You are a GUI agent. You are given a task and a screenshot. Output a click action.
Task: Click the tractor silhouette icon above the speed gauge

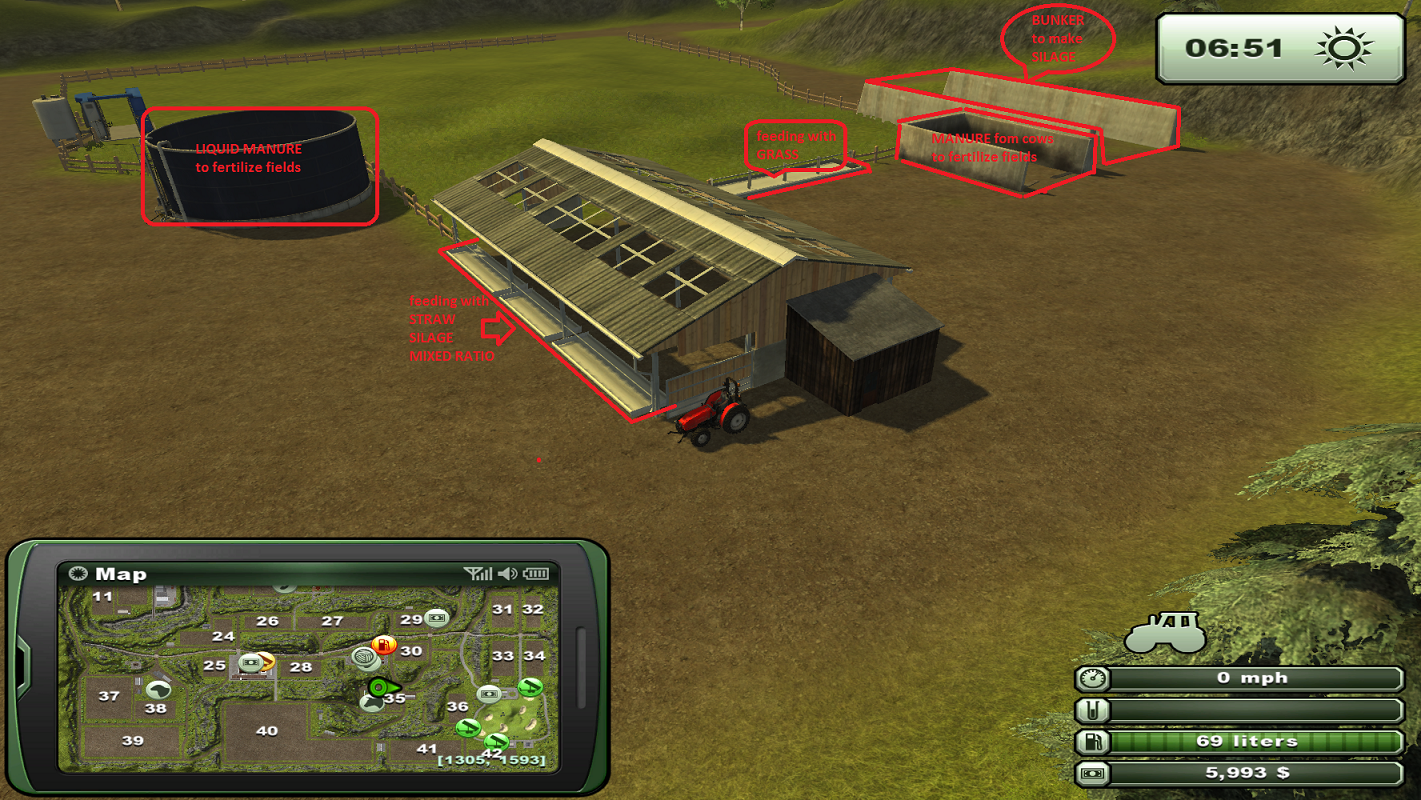[1167, 633]
